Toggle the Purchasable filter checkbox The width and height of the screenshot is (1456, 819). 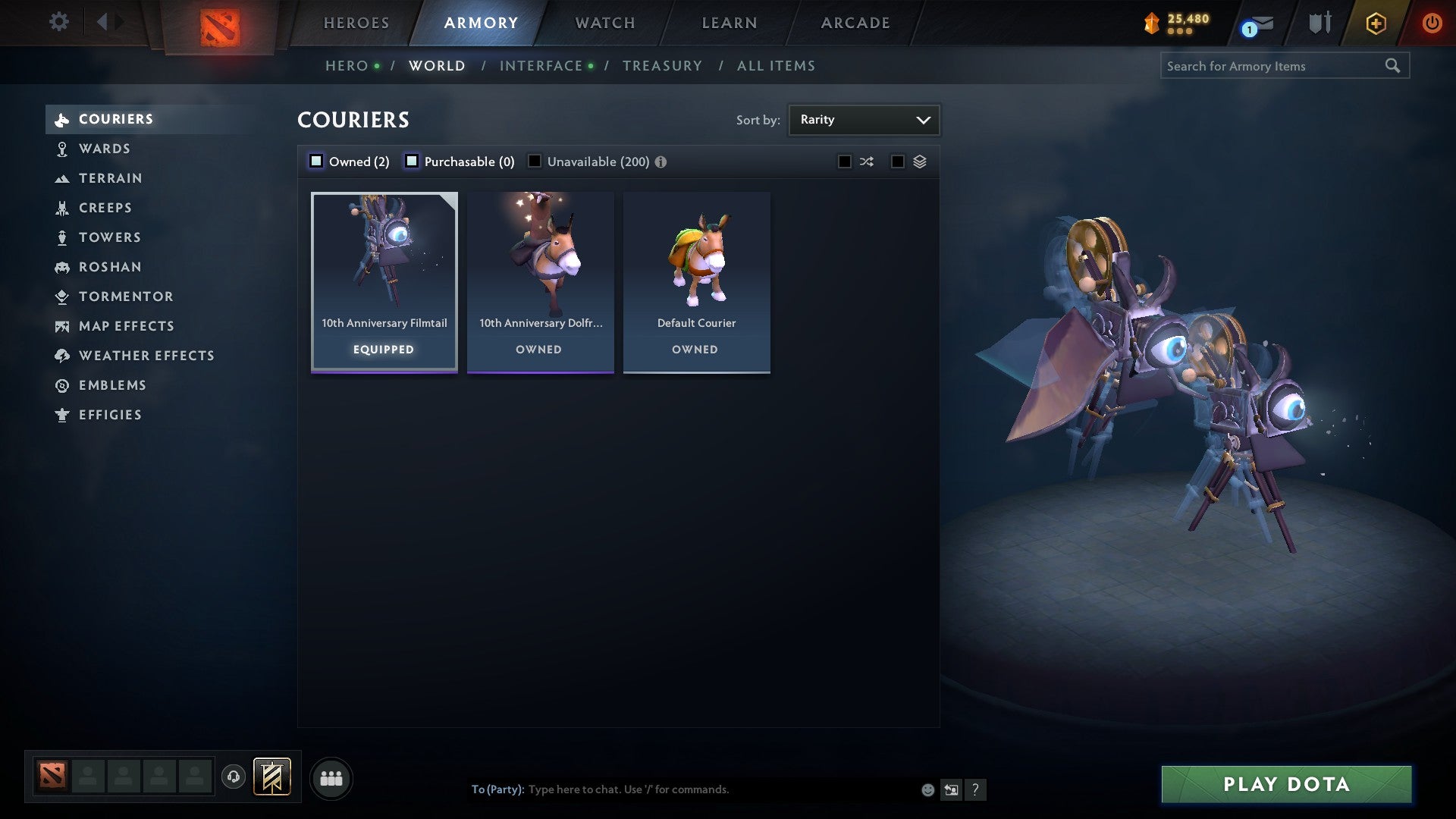click(x=413, y=161)
